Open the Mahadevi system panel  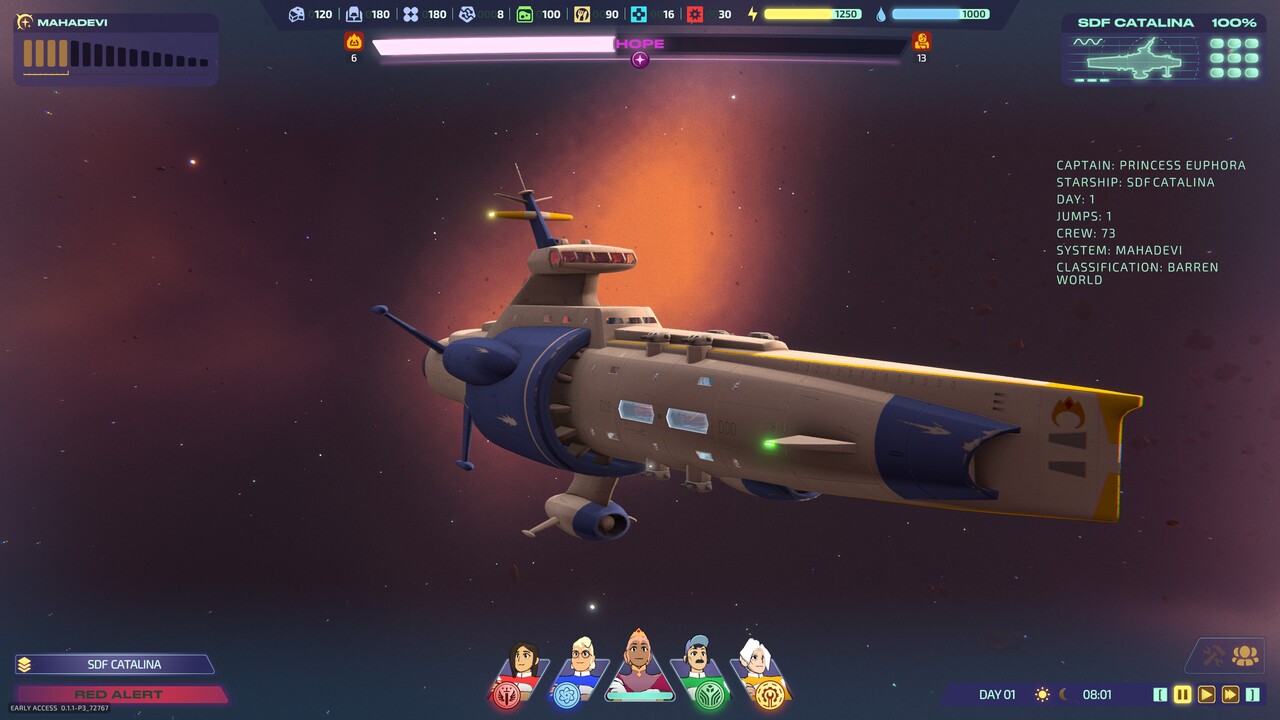coord(115,48)
